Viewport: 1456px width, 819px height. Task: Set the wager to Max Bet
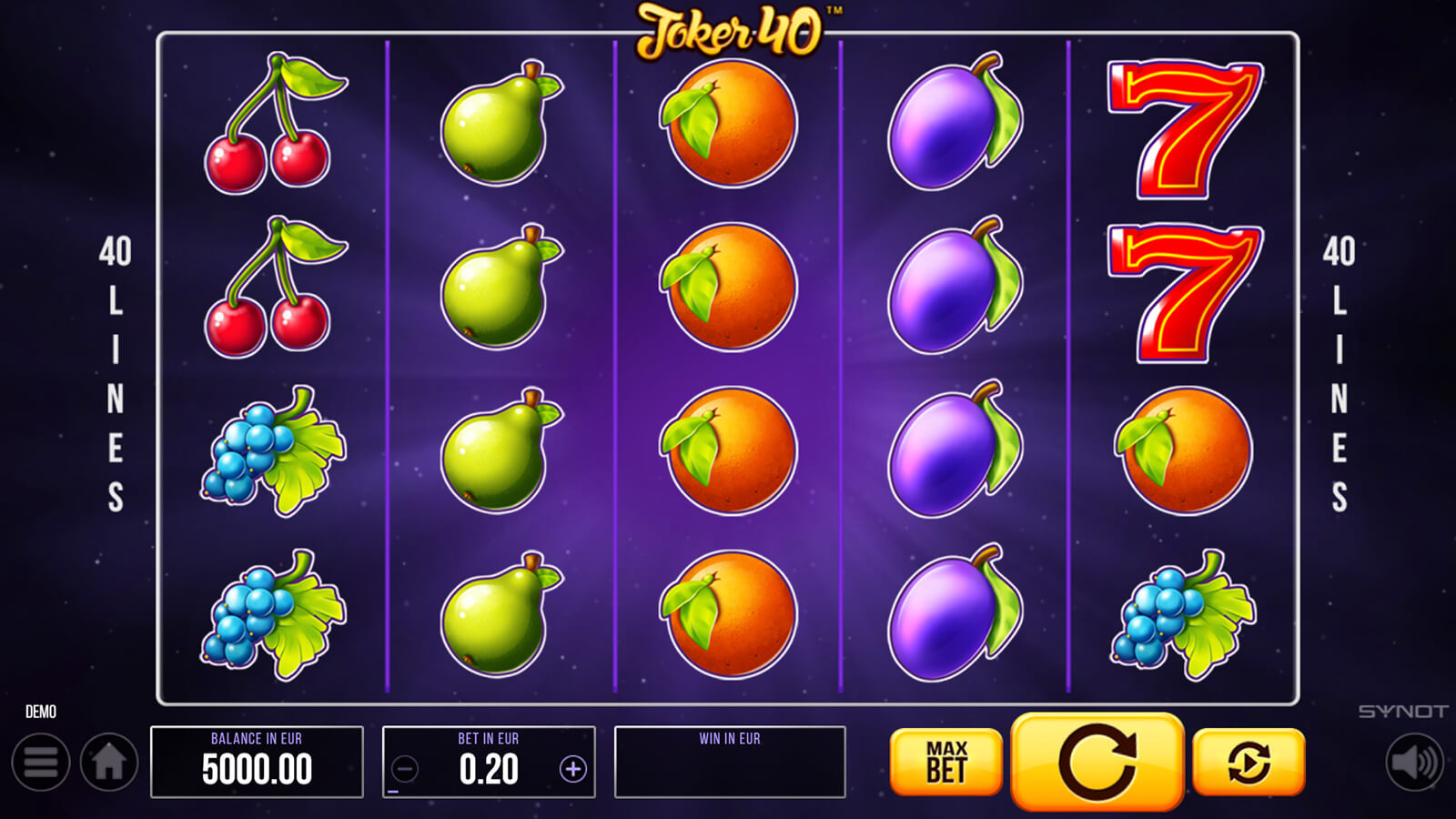point(945,763)
